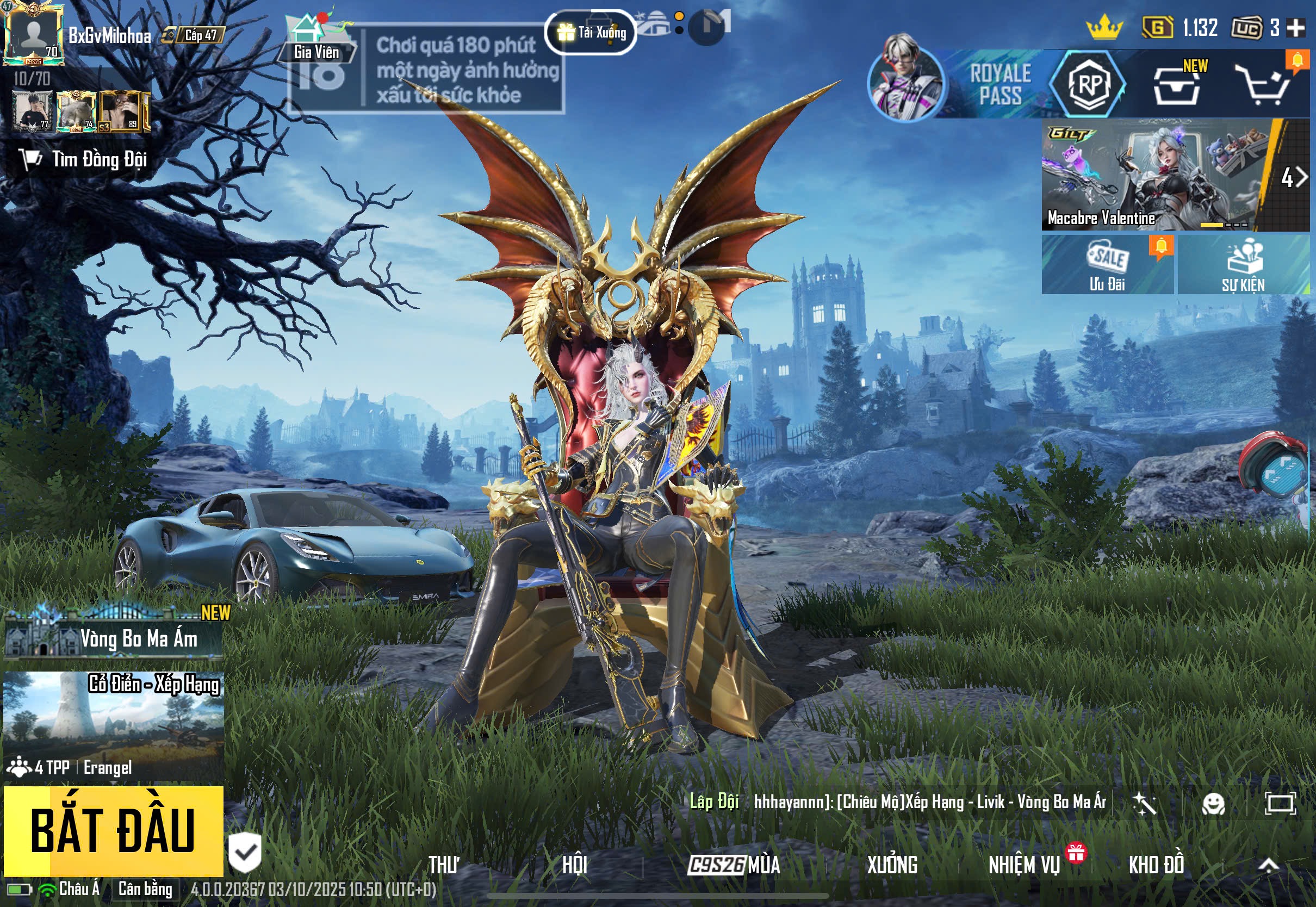Open the THƯ mail menu
Image resolution: width=1316 pixels, height=907 pixels.
click(443, 865)
